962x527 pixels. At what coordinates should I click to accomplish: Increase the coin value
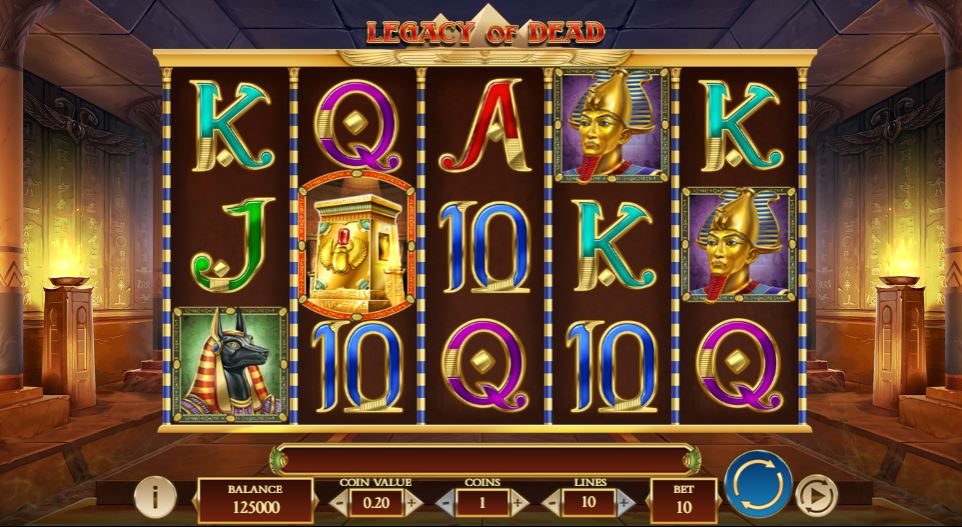click(414, 501)
